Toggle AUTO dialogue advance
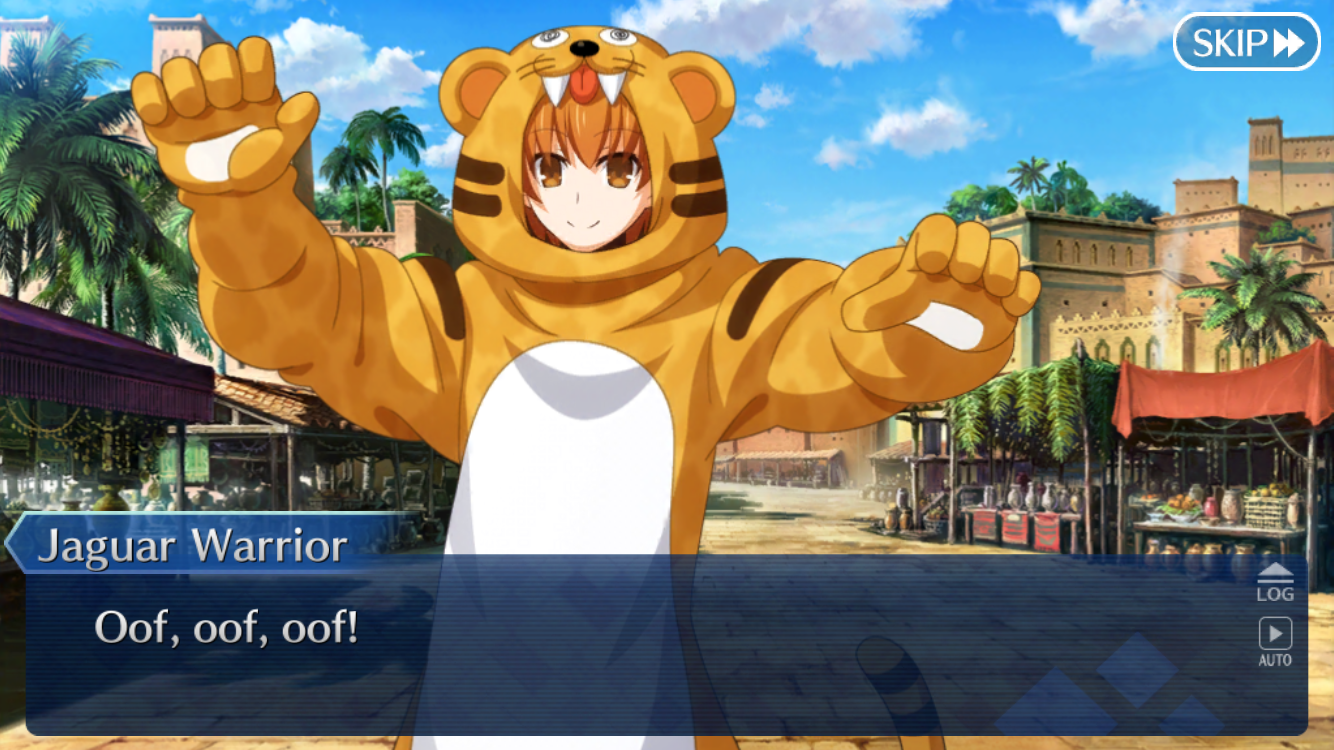Image resolution: width=1334 pixels, height=750 pixels. point(1274,641)
